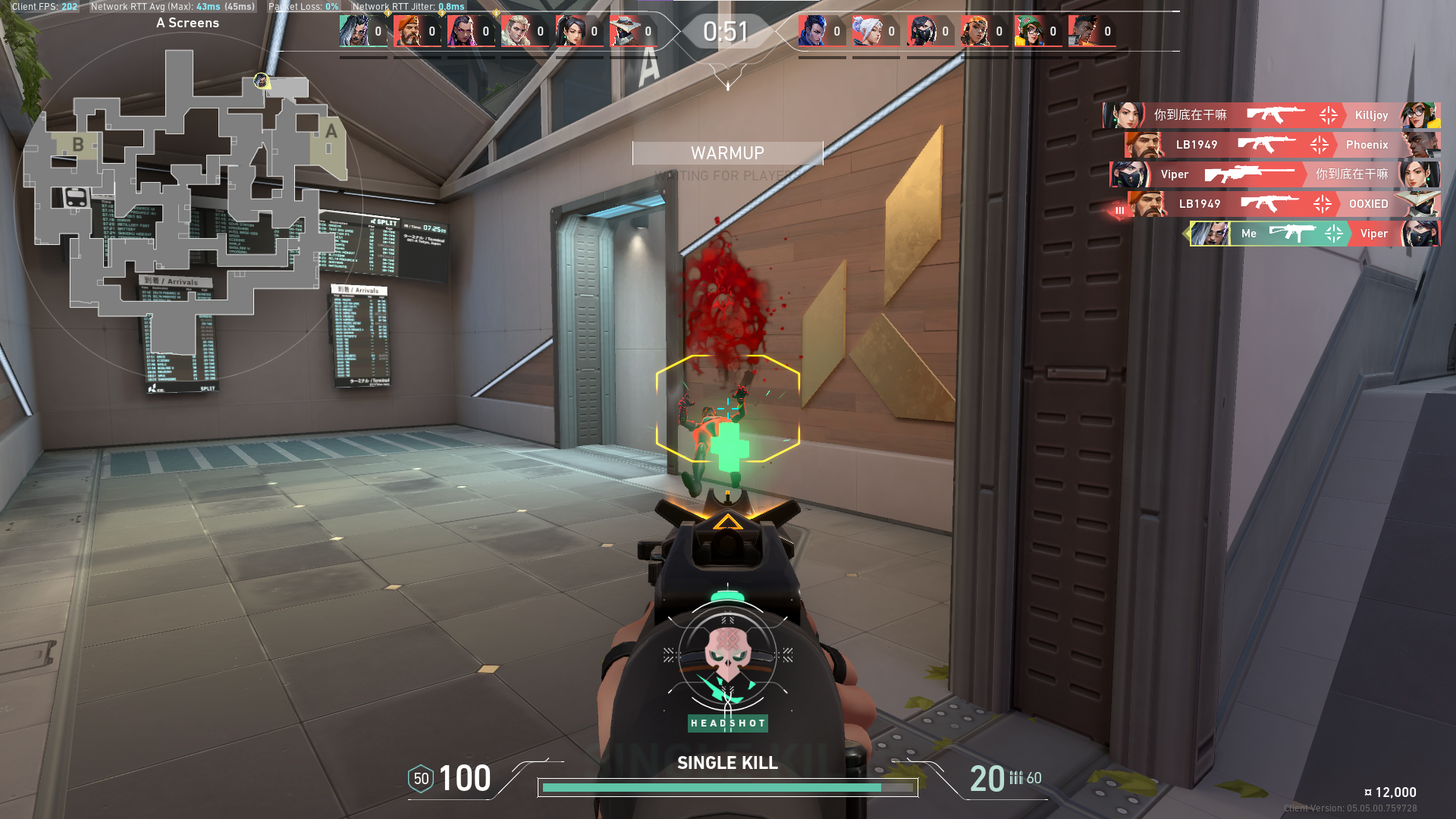Click your player marker on the minimap

pyautogui.click(x=261, y=80)
